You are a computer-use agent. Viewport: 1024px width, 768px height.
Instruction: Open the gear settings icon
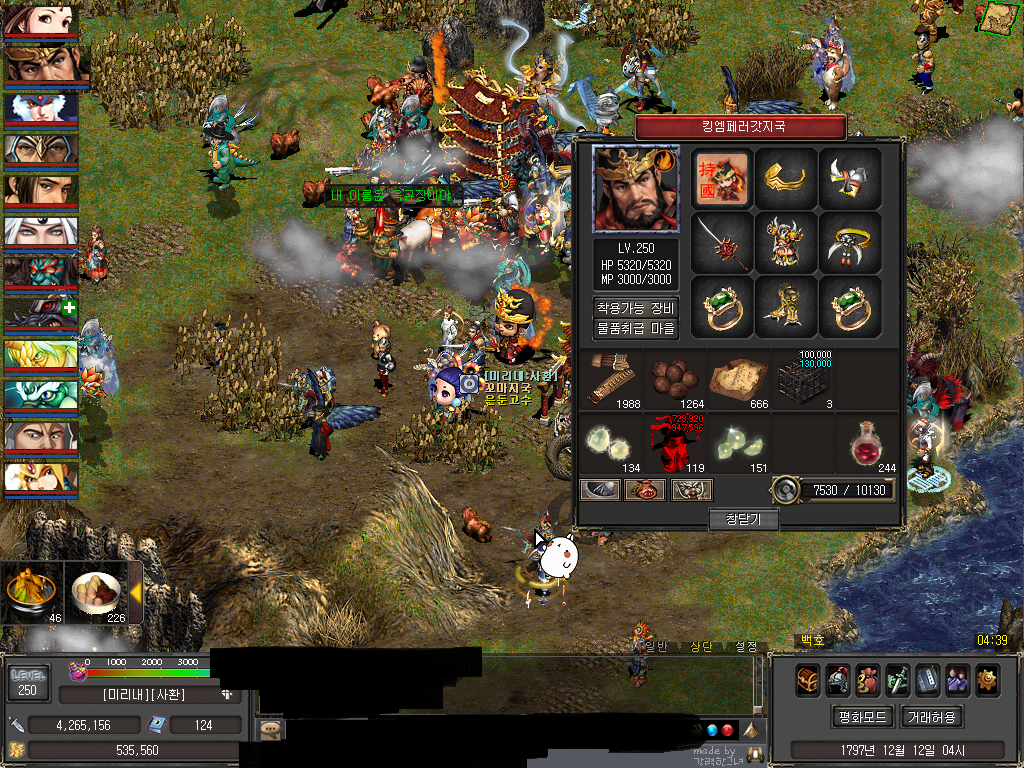[x=988, y=679]
